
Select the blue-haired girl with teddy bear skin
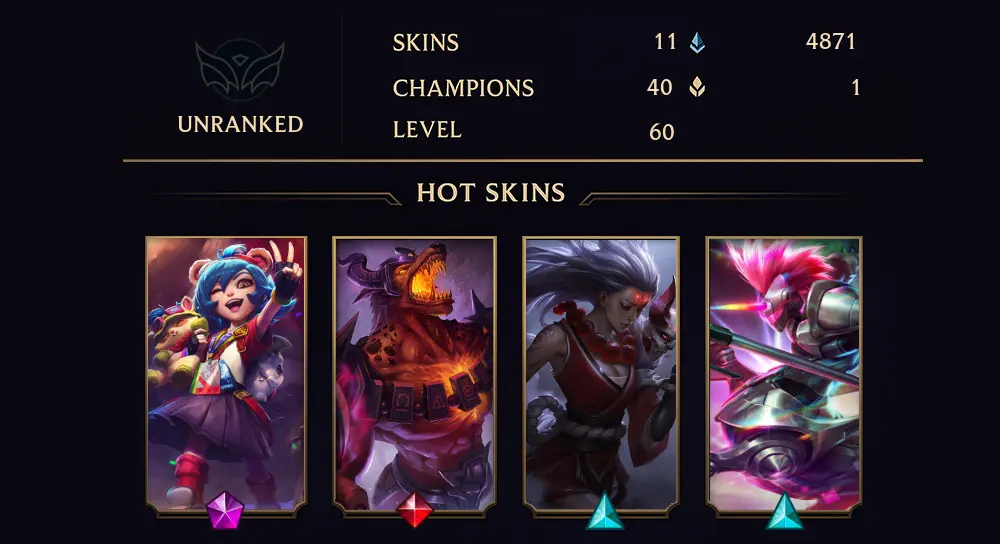tap(226, 374)
